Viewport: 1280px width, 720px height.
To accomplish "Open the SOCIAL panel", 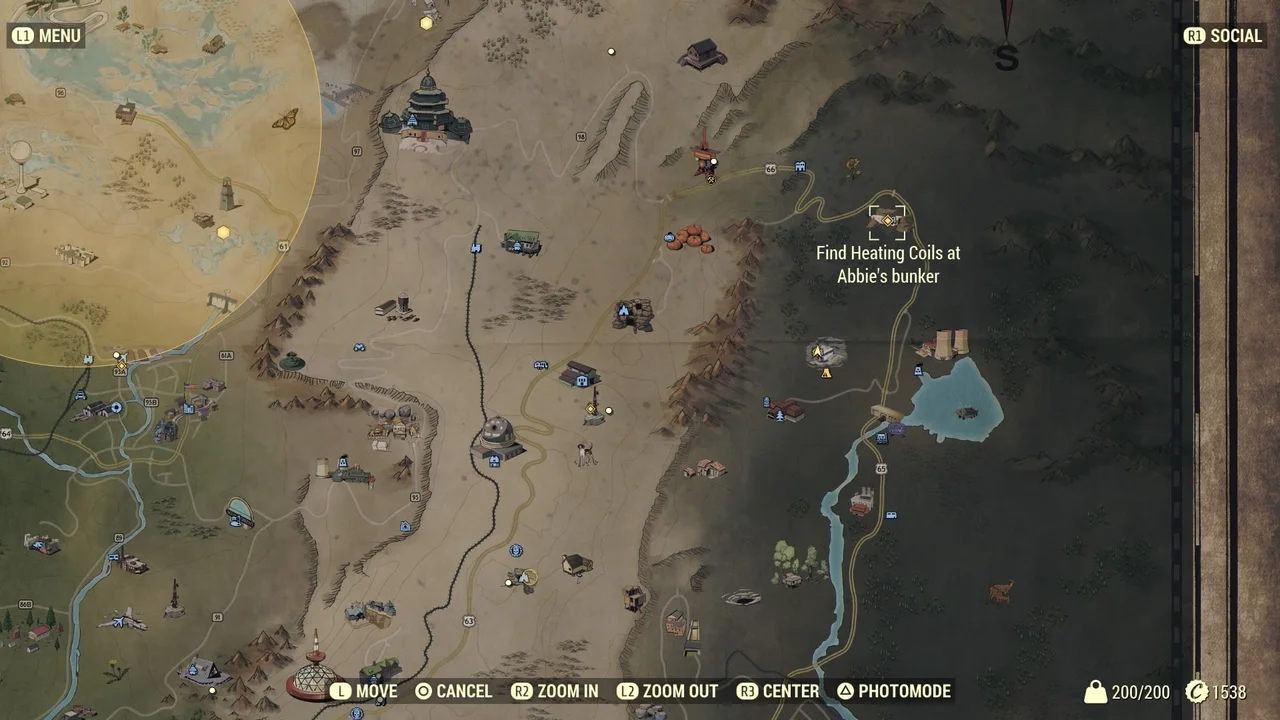I will (1223, 35).
